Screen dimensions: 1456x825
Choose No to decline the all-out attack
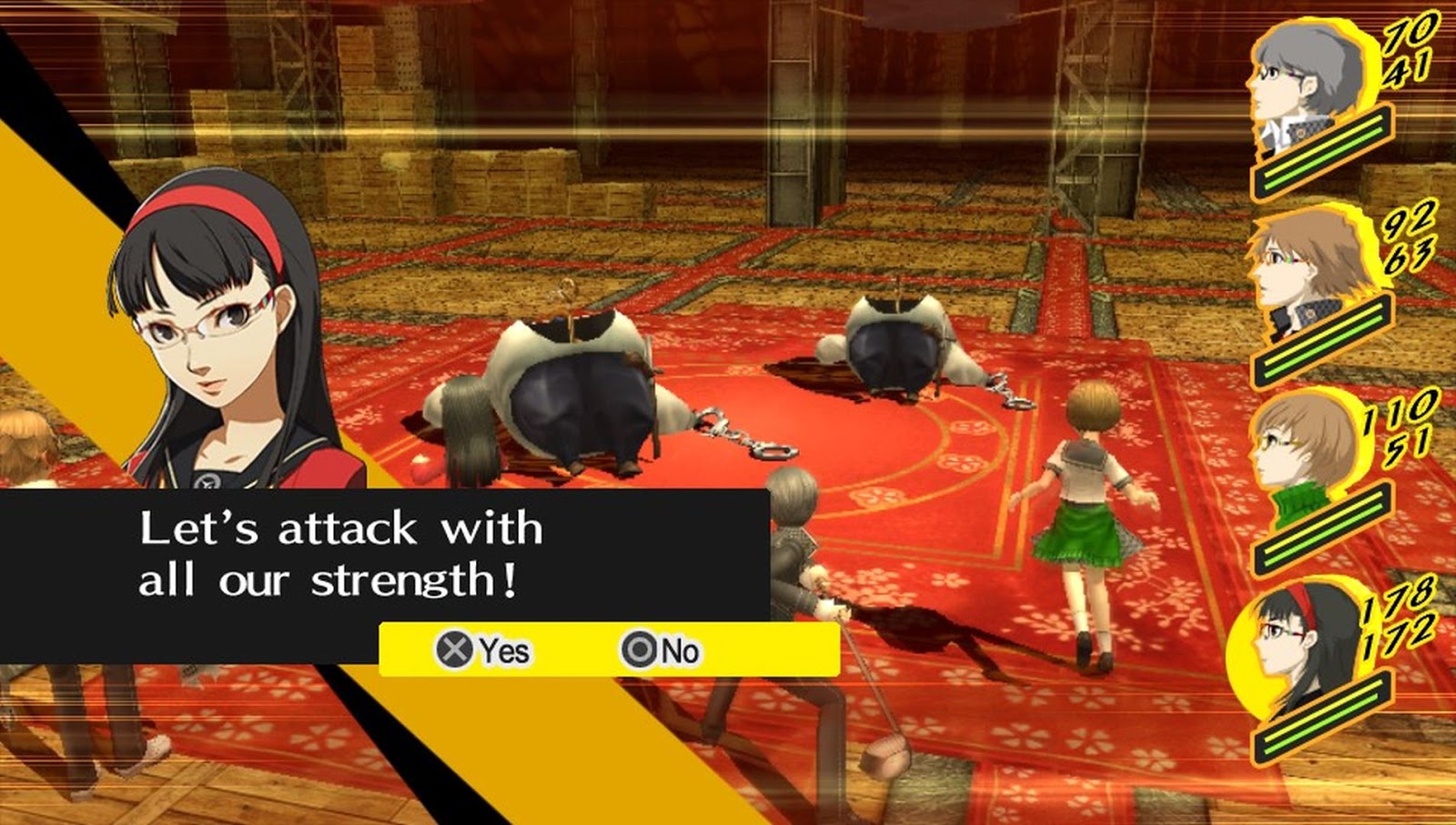pyautogui.click(x=678, y=650)
